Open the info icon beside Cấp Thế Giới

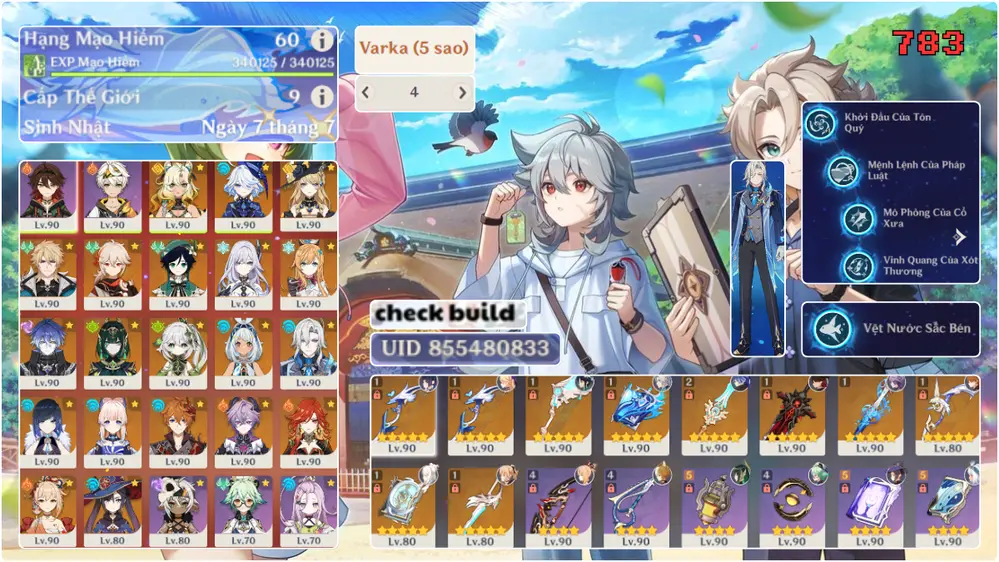point(321,97)
